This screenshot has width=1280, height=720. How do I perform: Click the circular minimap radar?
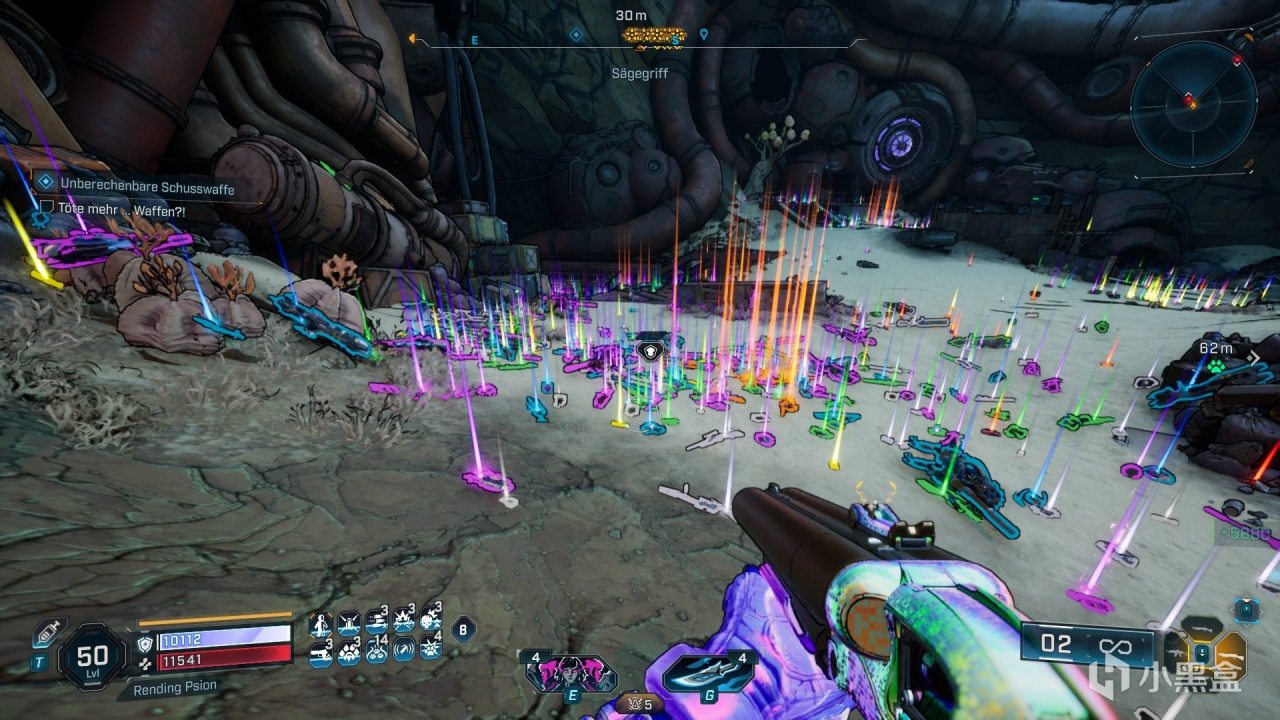[x=1193, y=103]
